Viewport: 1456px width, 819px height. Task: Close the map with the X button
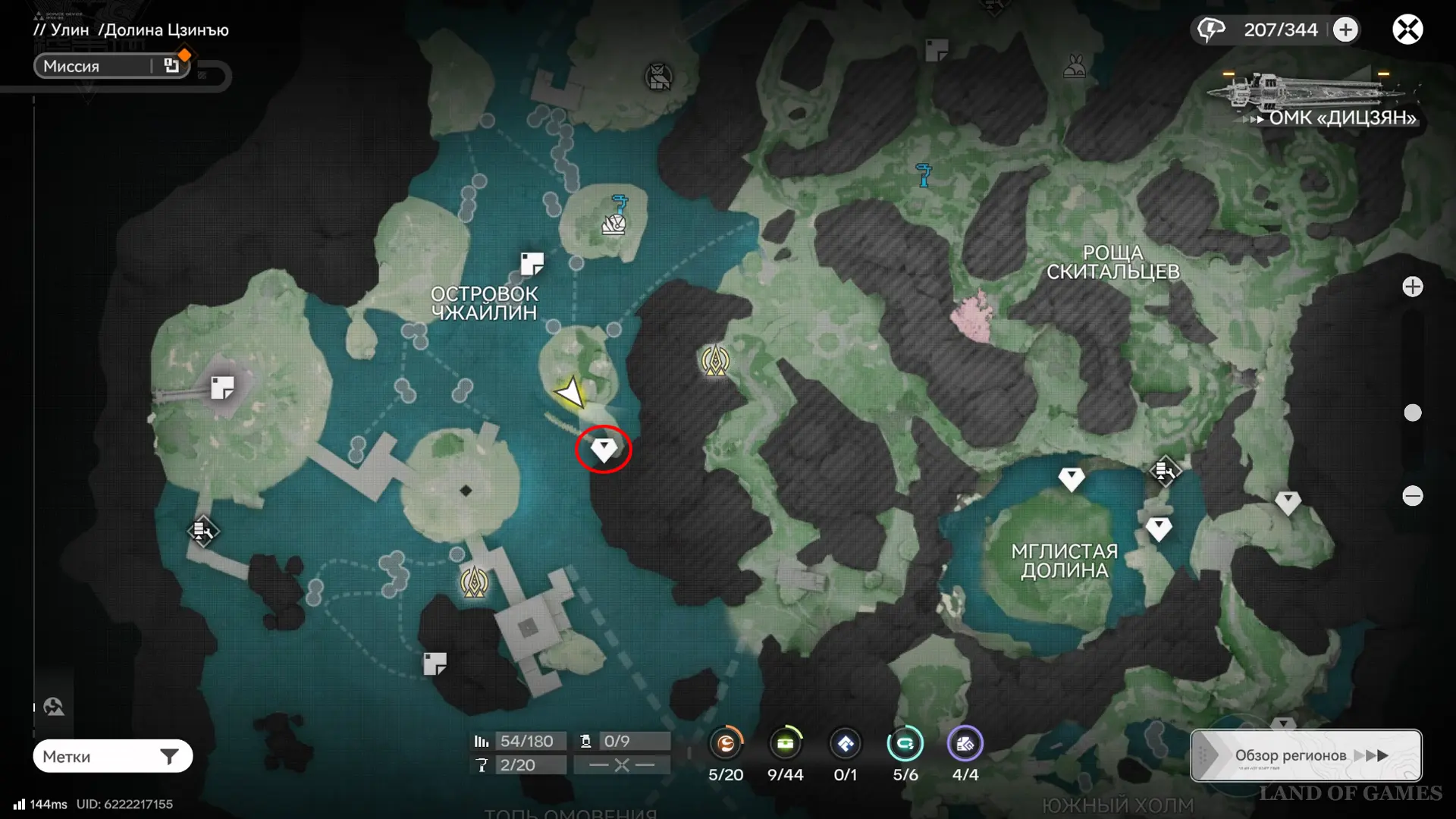(1407, 30)
